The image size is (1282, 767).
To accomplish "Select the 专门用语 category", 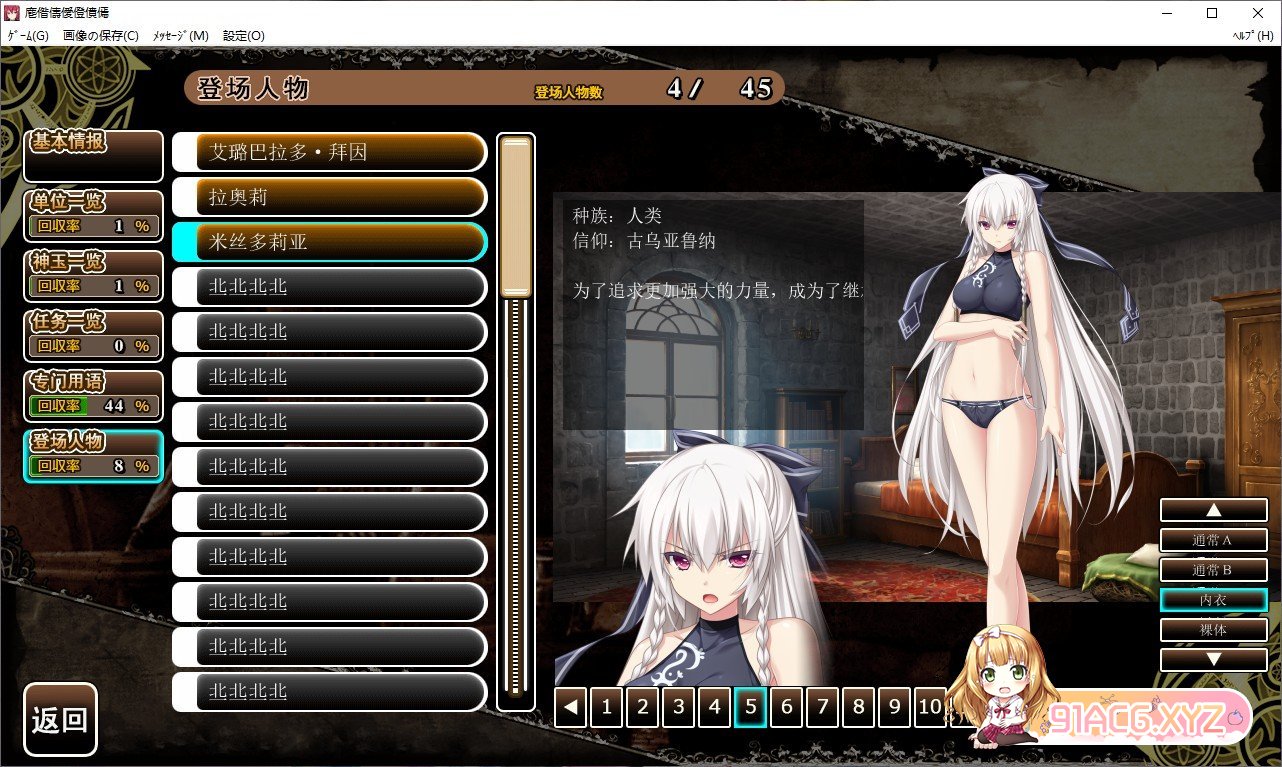I will click(93, 395).
